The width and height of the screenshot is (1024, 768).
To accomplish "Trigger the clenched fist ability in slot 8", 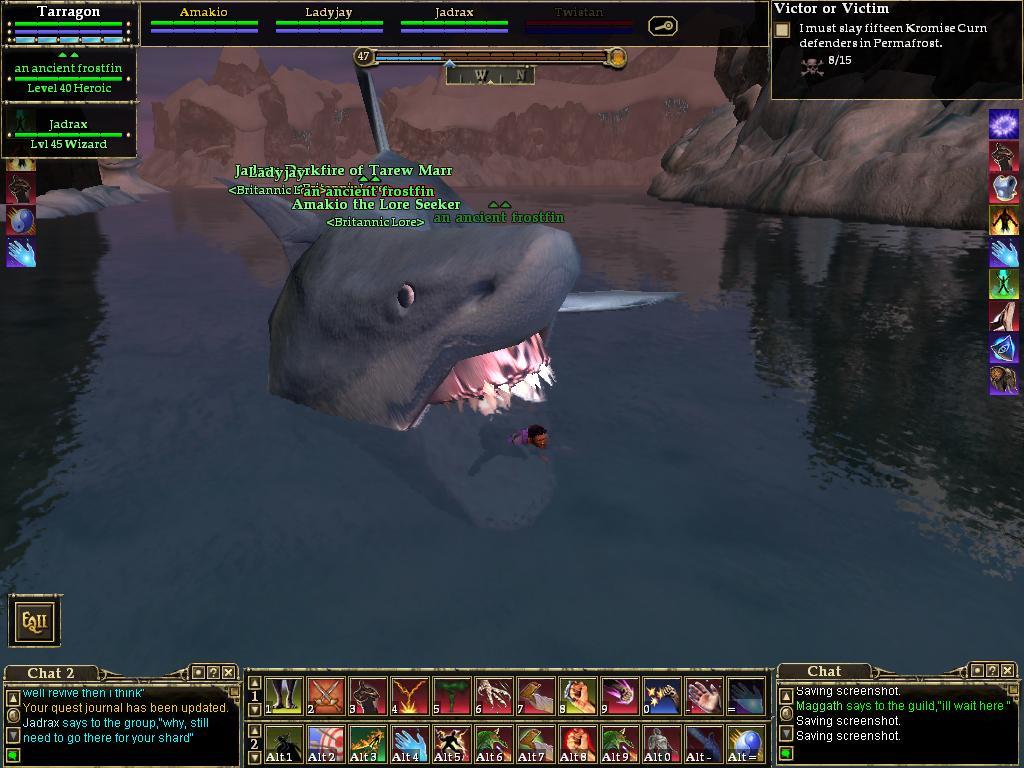I will tap(578, 696).
